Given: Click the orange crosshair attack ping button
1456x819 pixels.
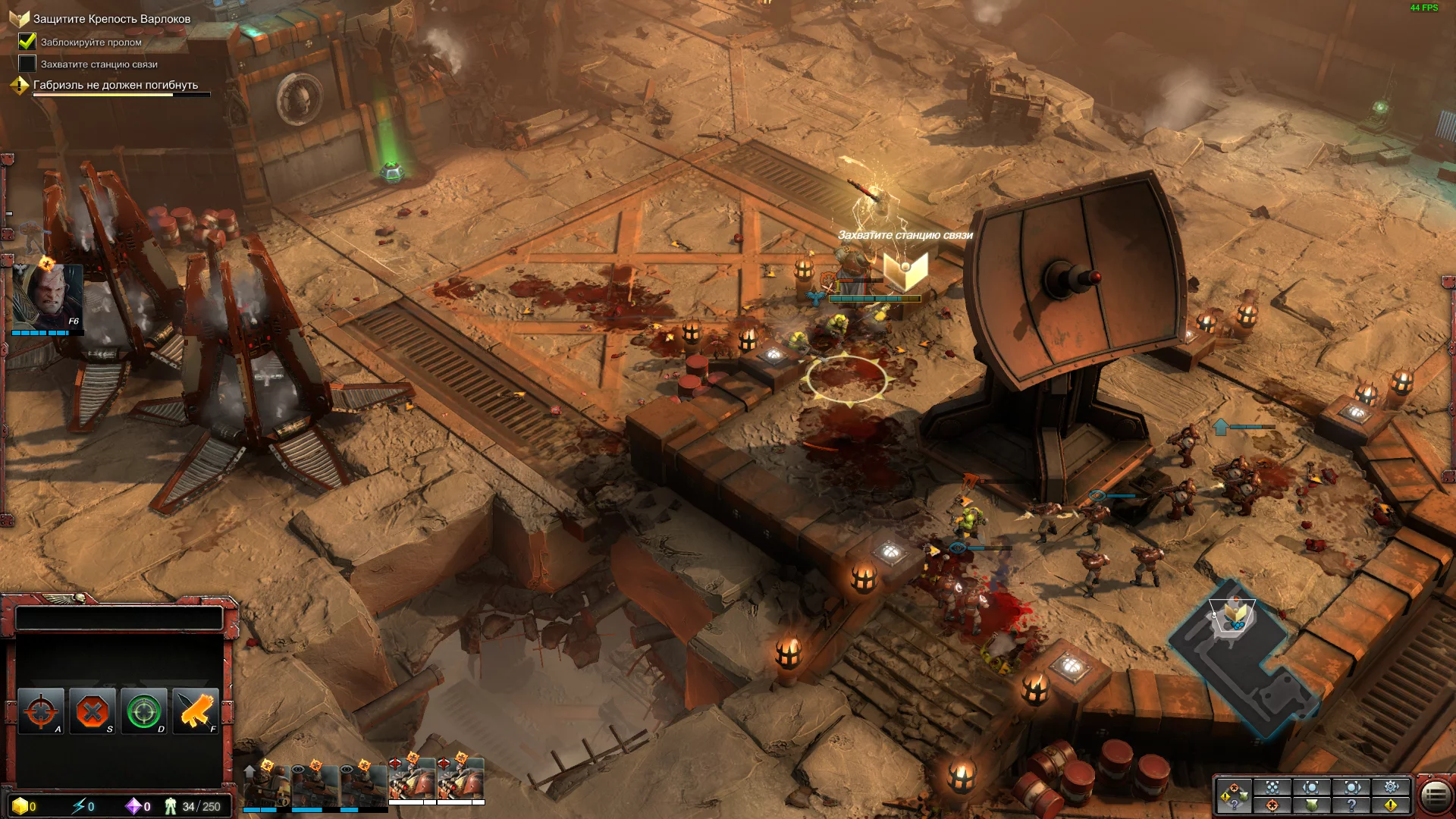Looking at the screenshot, I should [x=1272, y=805].
